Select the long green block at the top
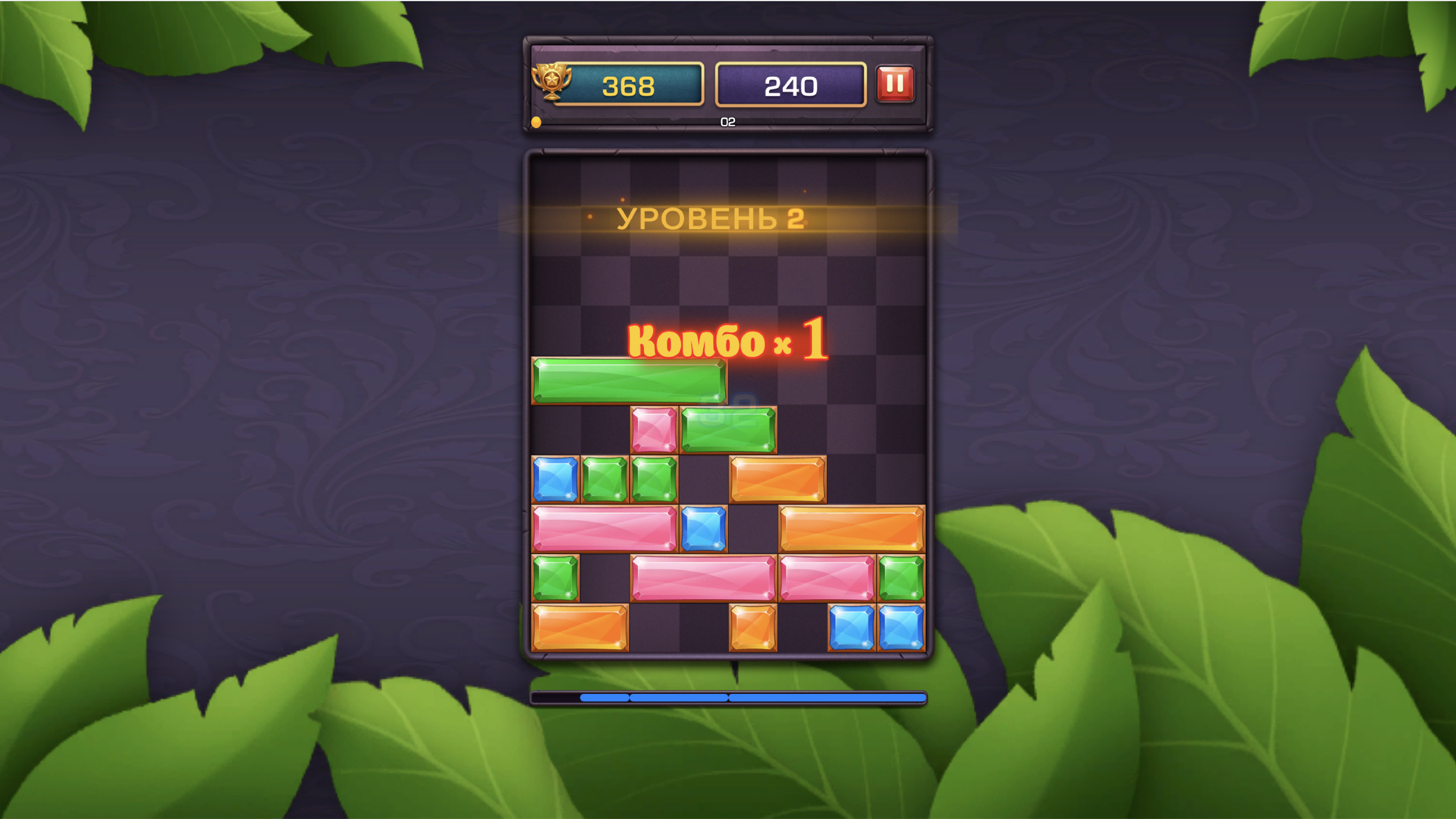Screen dimensions: 1456x819 [x=629, y=380]
